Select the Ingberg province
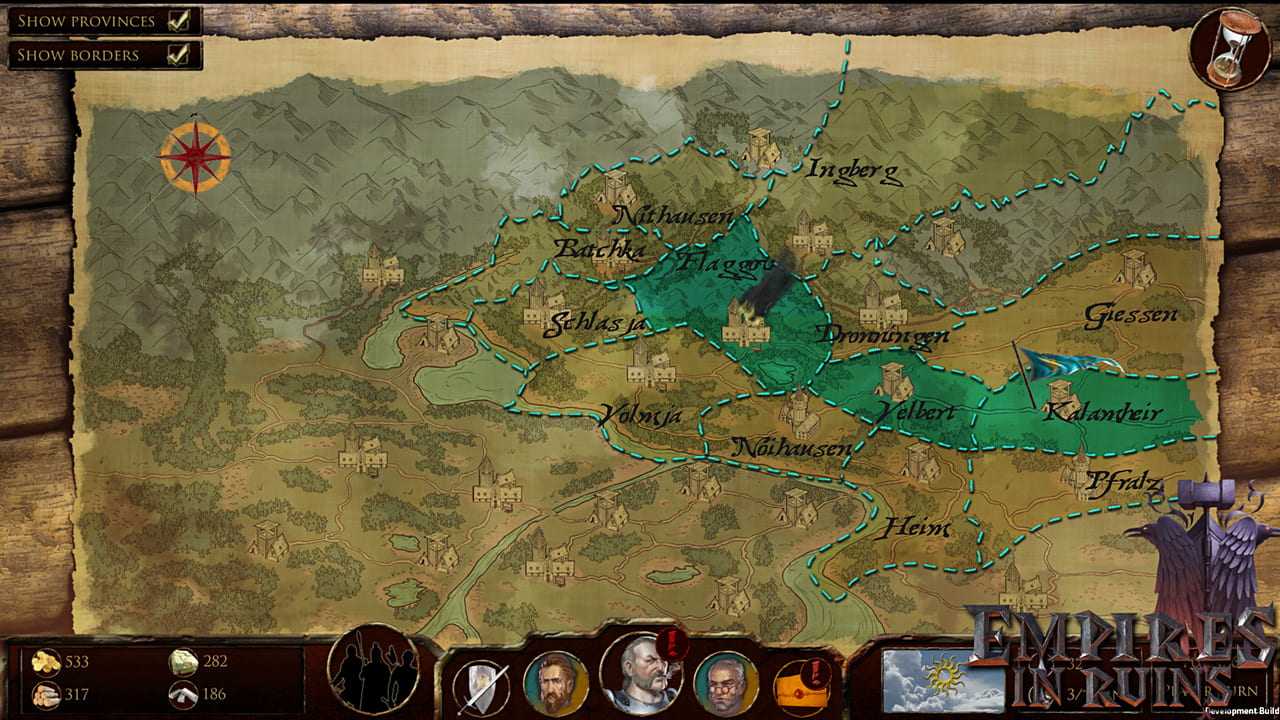This screenshot has width=1280, height=720. click(x=855, y=171)
